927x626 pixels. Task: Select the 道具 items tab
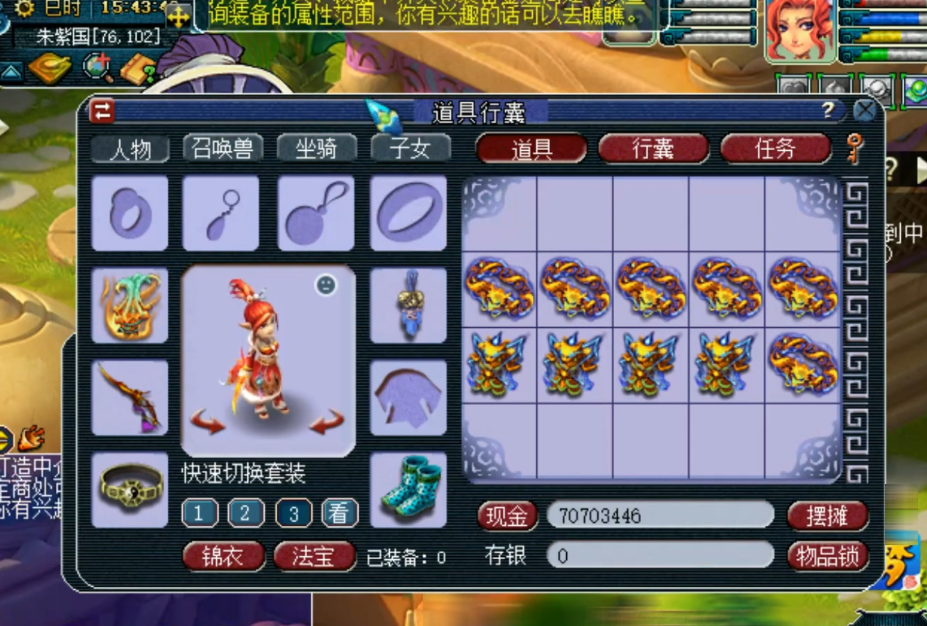coord(531,149)
